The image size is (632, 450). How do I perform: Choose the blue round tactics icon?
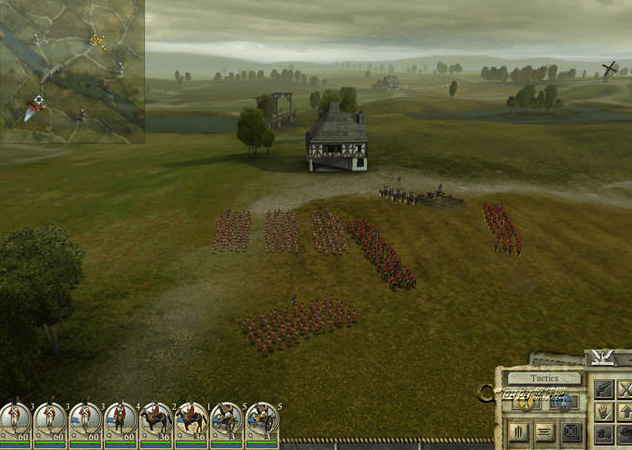562,401
